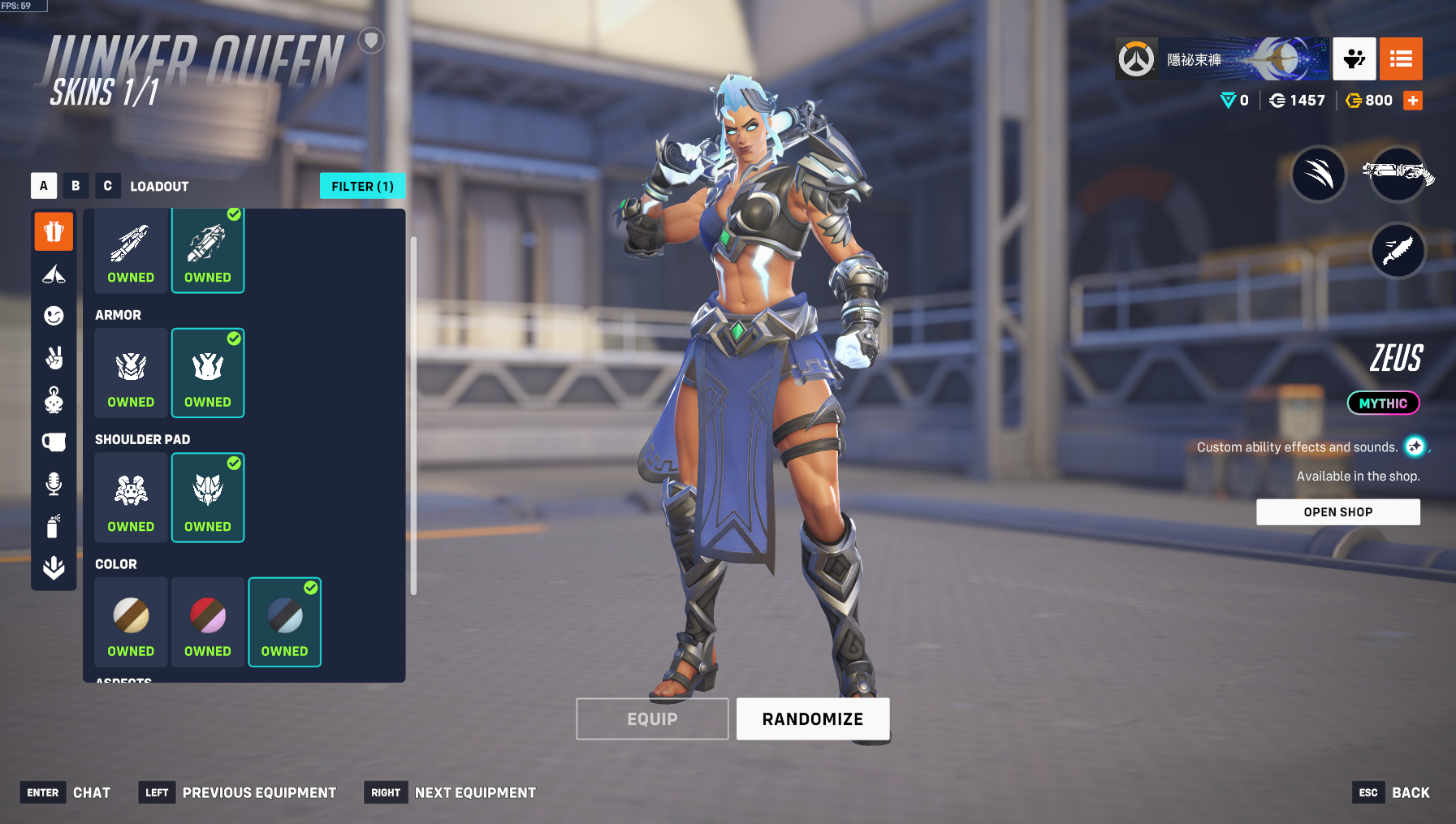This screenshot has width=1456, height=824.
Task: Equip the selected Zeus skin
Action: (652, 718)
